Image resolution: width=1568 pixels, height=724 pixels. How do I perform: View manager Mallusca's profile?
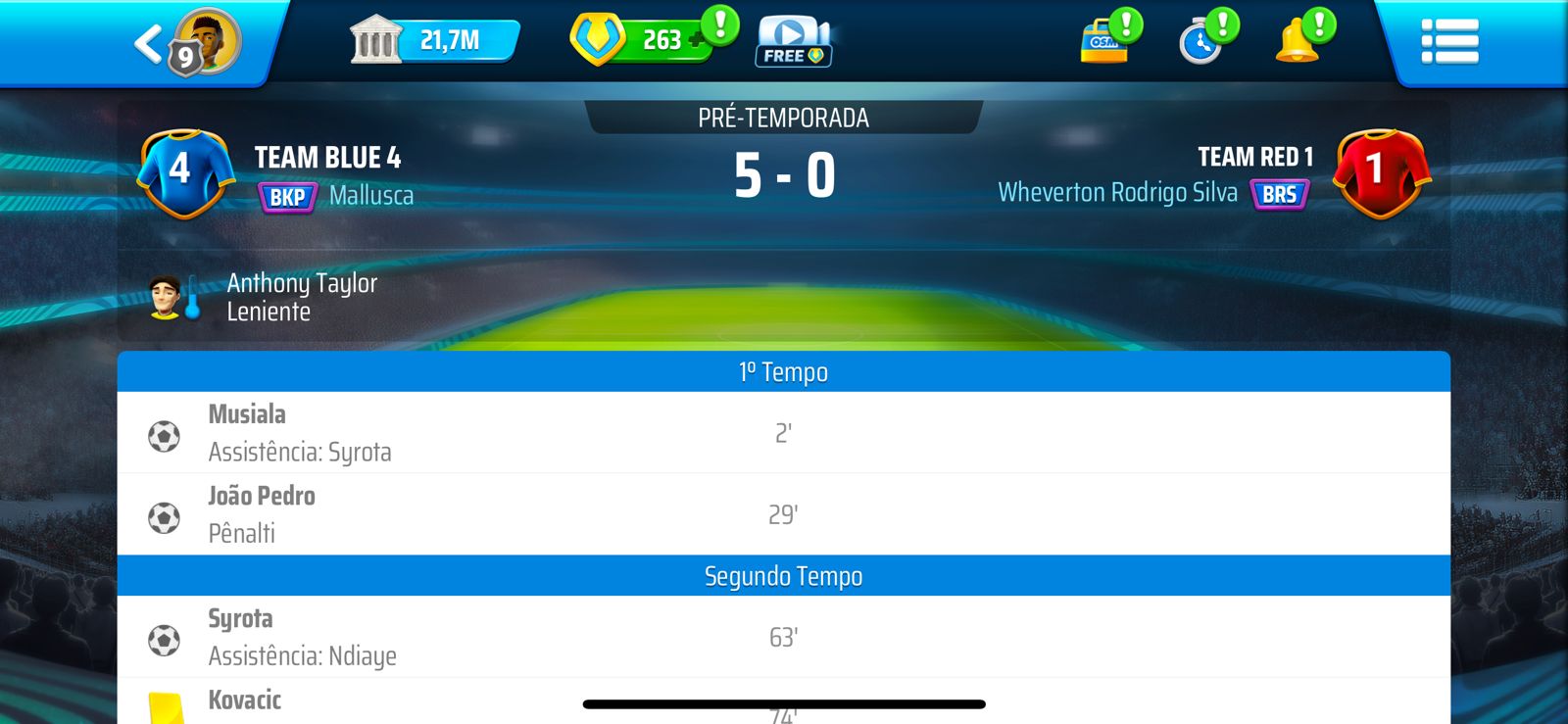point(371,196)
